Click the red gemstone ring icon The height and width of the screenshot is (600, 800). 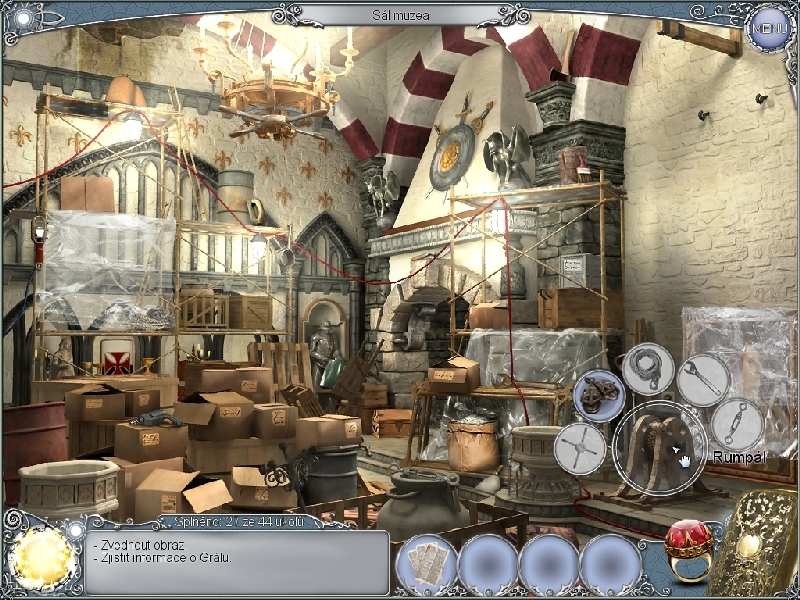[688, 549]
